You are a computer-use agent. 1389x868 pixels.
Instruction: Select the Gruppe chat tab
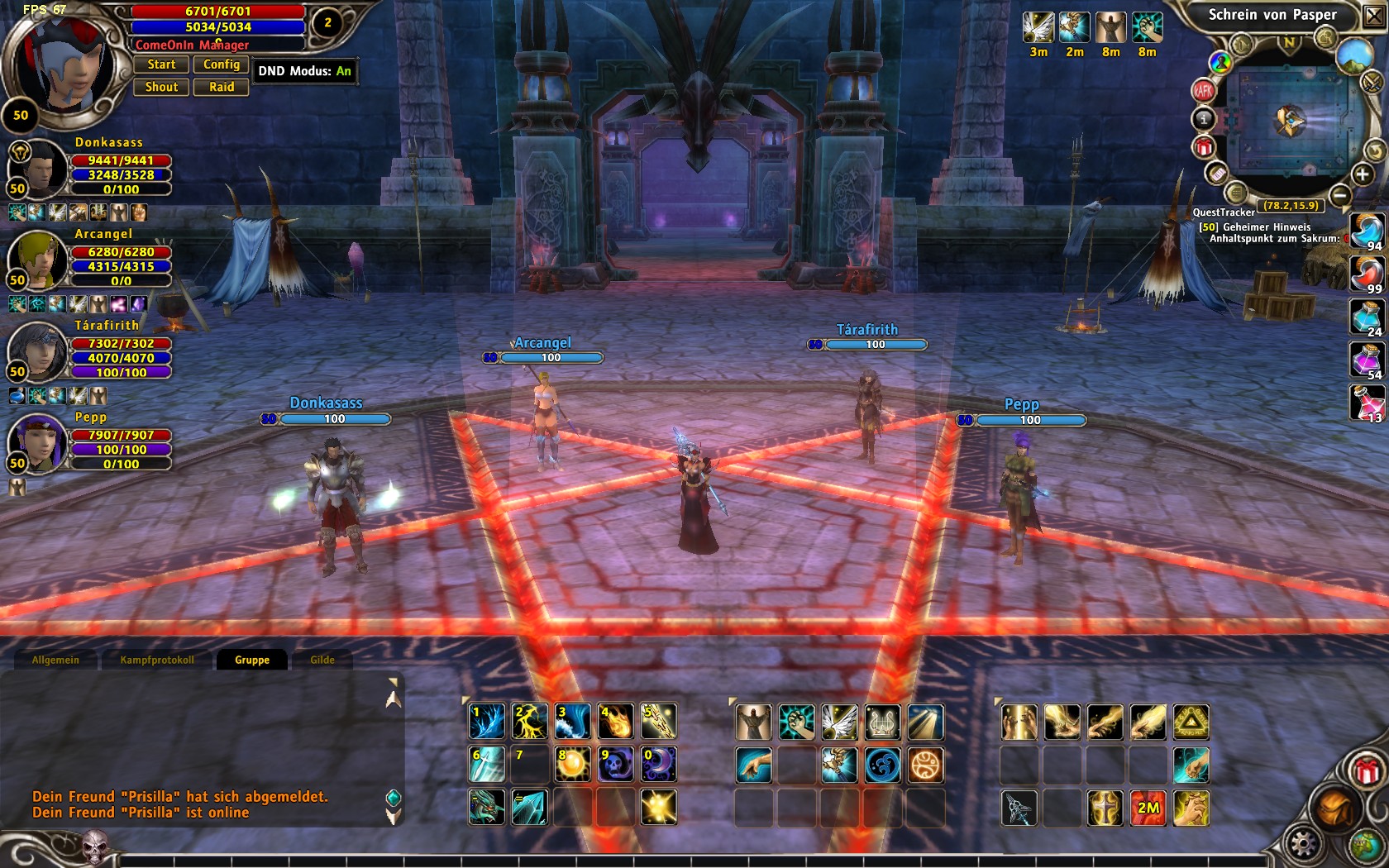251,660
